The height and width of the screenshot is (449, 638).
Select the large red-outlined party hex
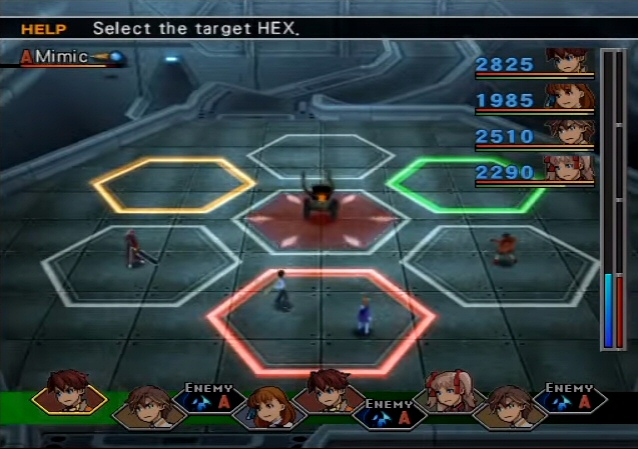[322, 320]
